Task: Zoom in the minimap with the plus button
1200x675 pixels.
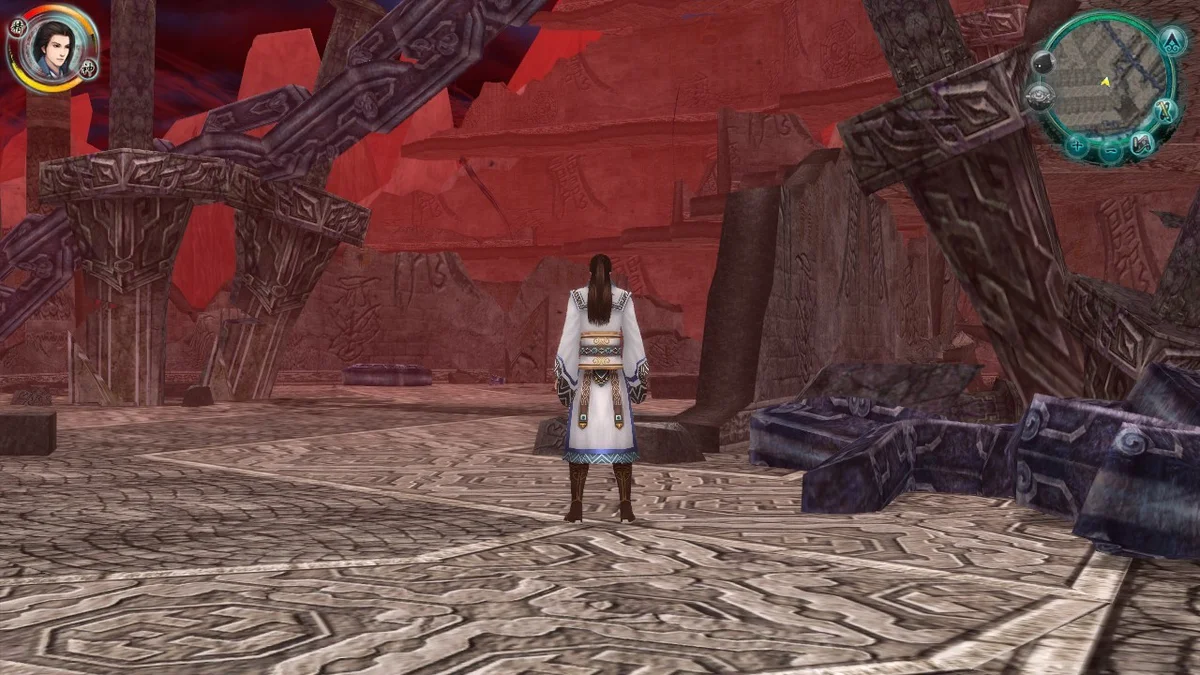Action: click(x=1077, y=145)
